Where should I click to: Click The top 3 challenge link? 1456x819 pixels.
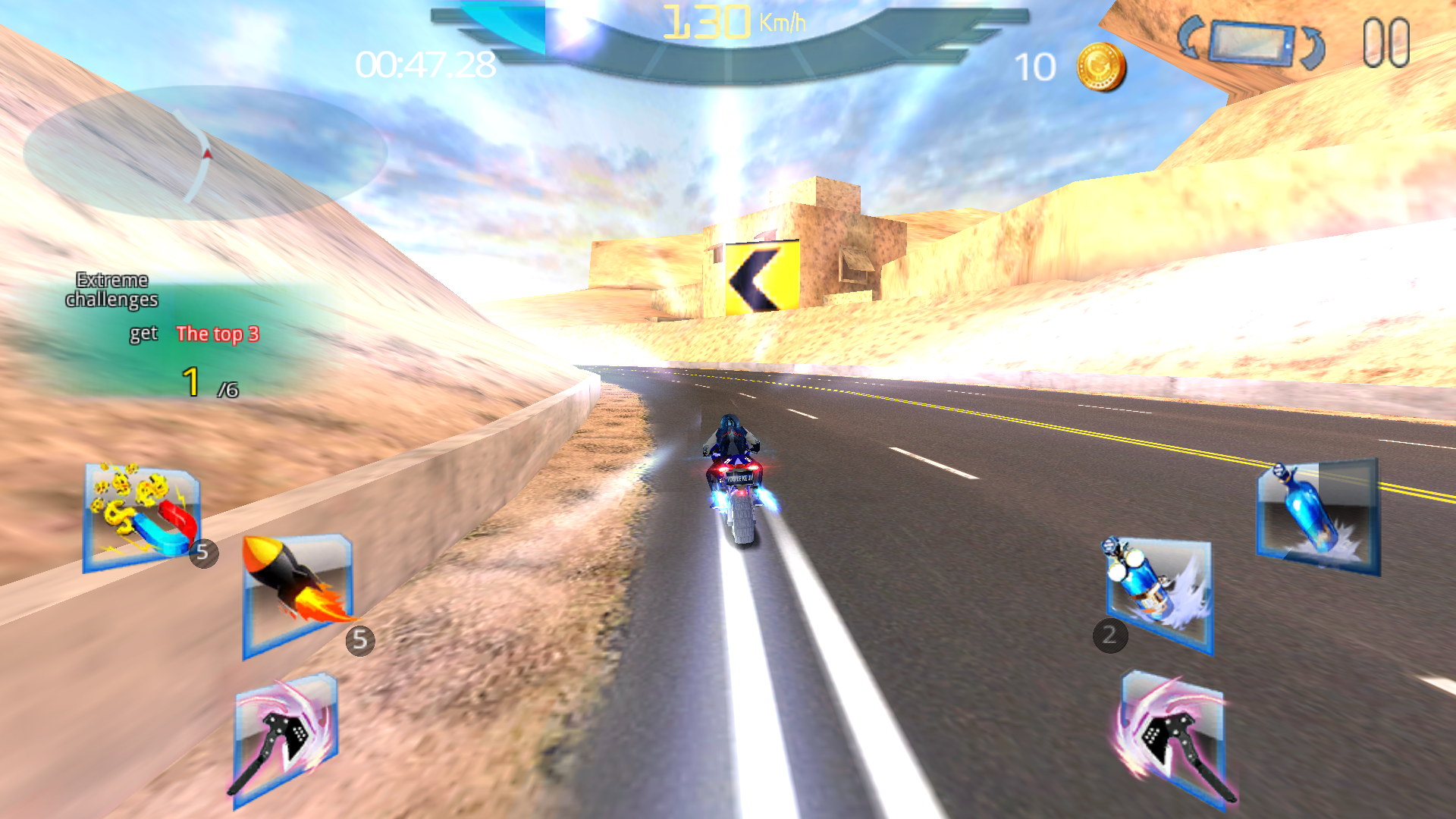point(217,334)
